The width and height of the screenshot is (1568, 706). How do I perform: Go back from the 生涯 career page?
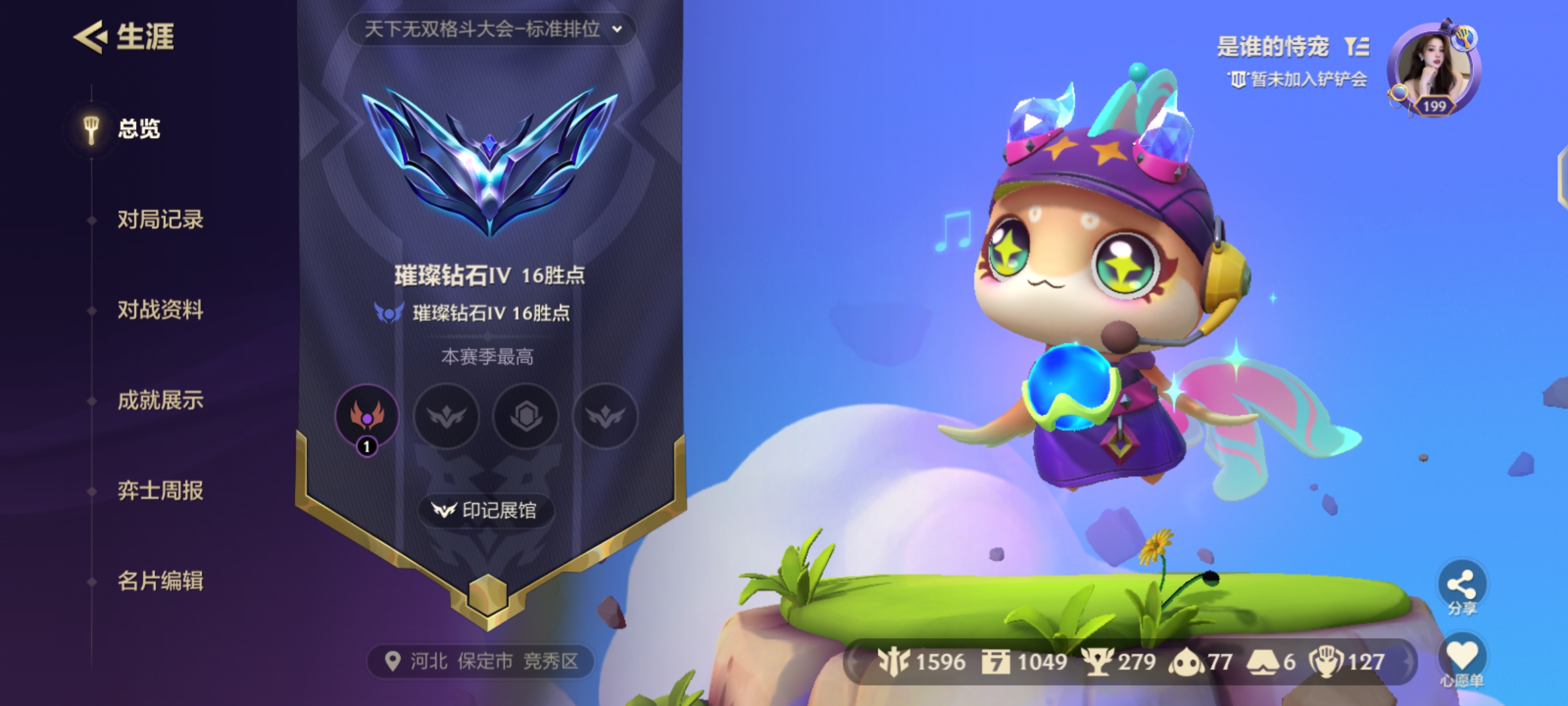click(90, 37)
